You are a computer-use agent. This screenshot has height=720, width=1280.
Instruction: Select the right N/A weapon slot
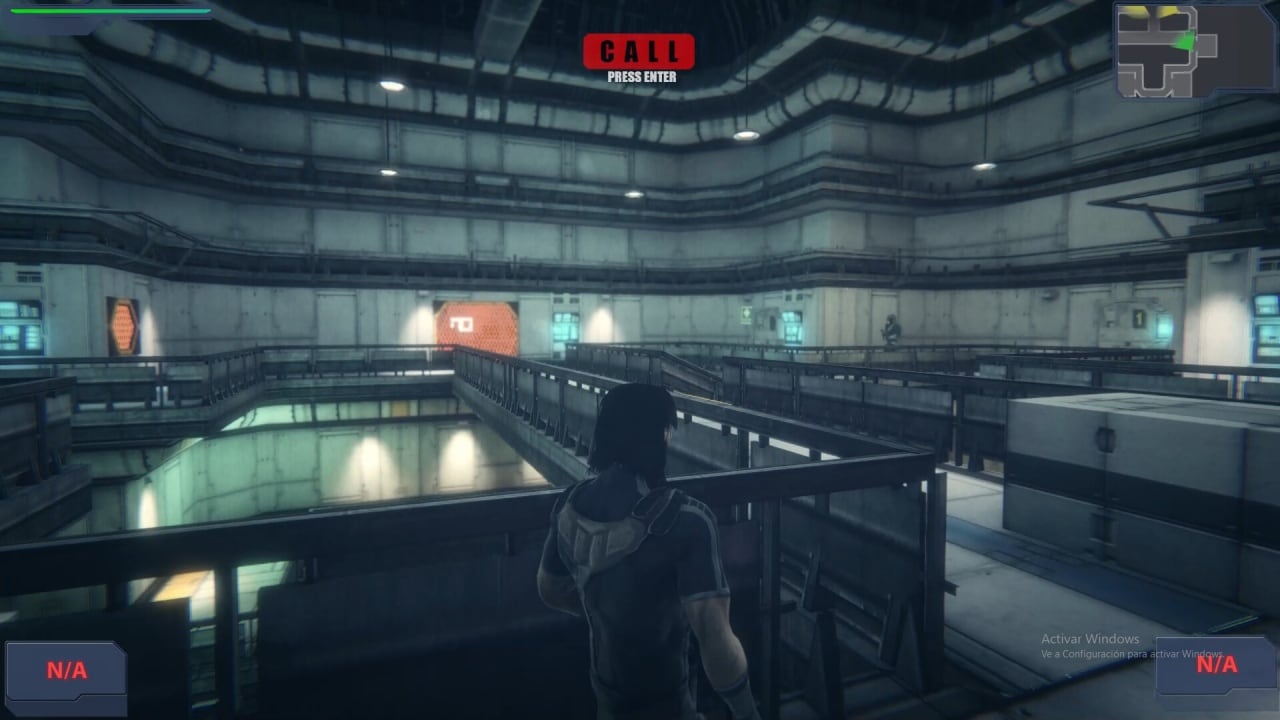1216,664
